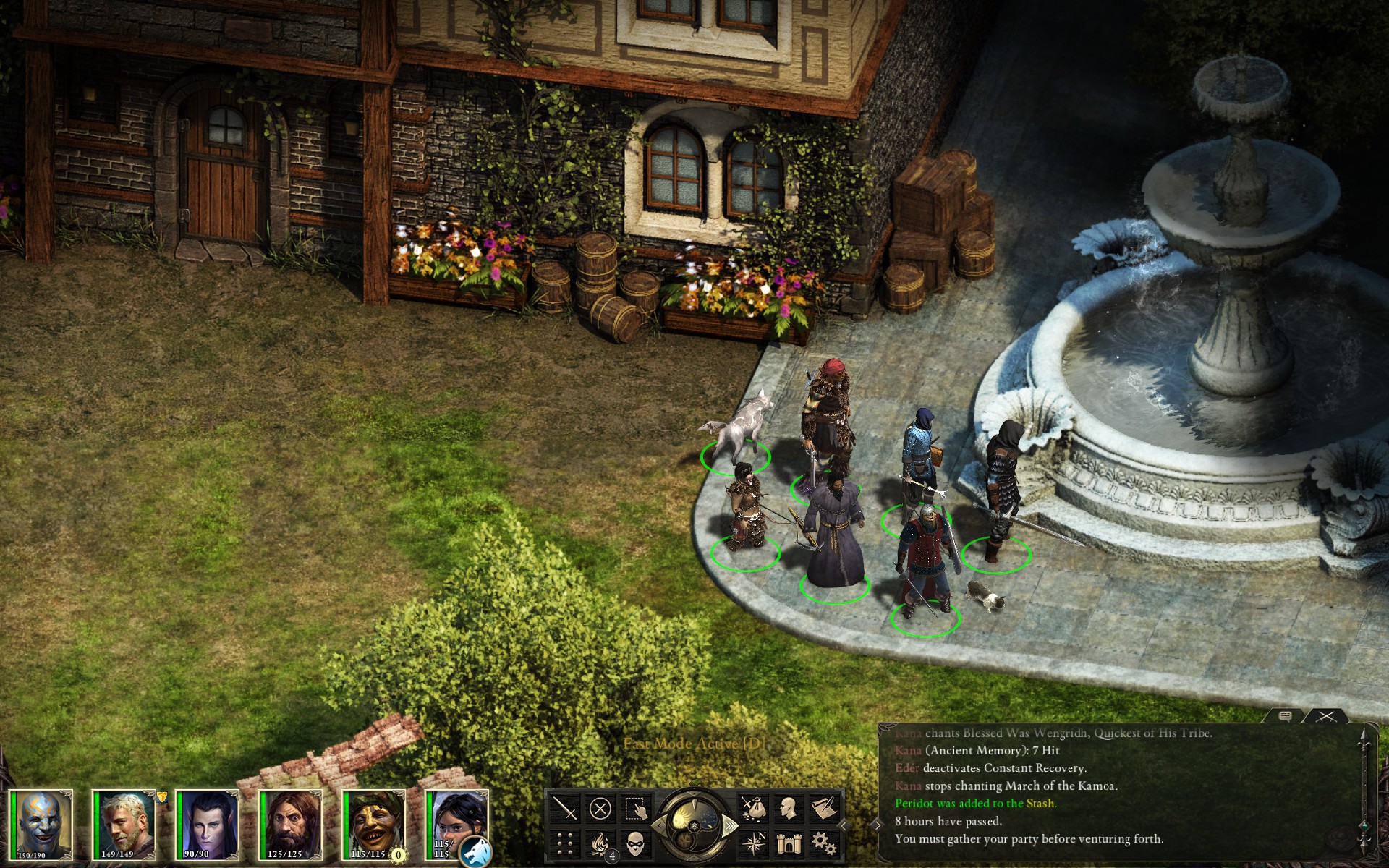Open the party formation dots button
The image size is (1389, 868).
565,843
